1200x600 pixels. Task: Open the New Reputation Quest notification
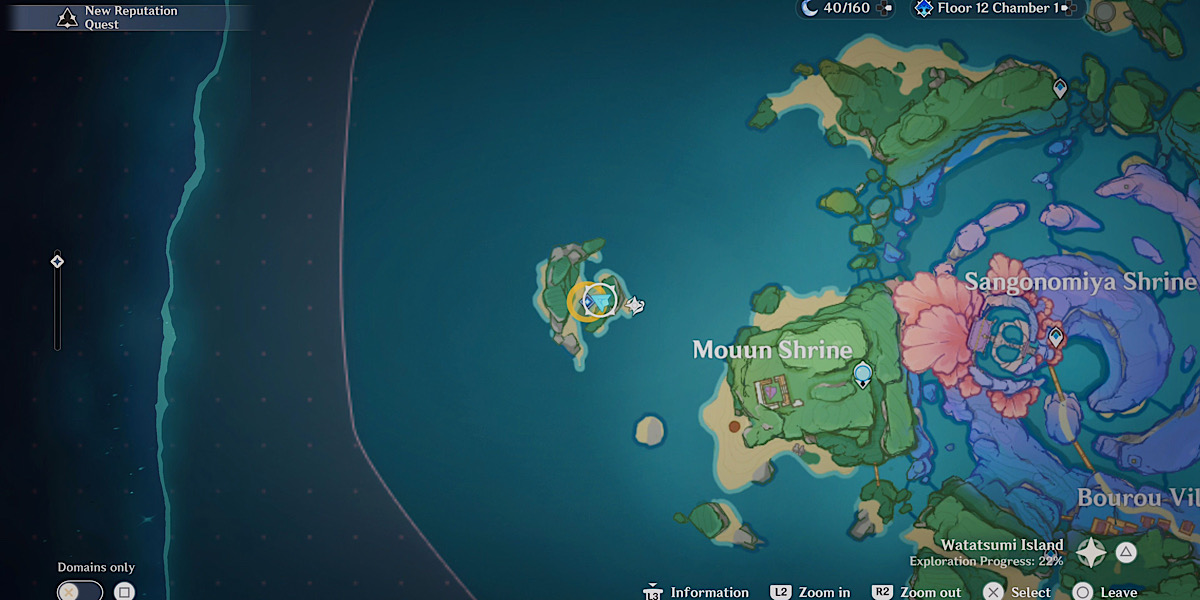(120, 17)
